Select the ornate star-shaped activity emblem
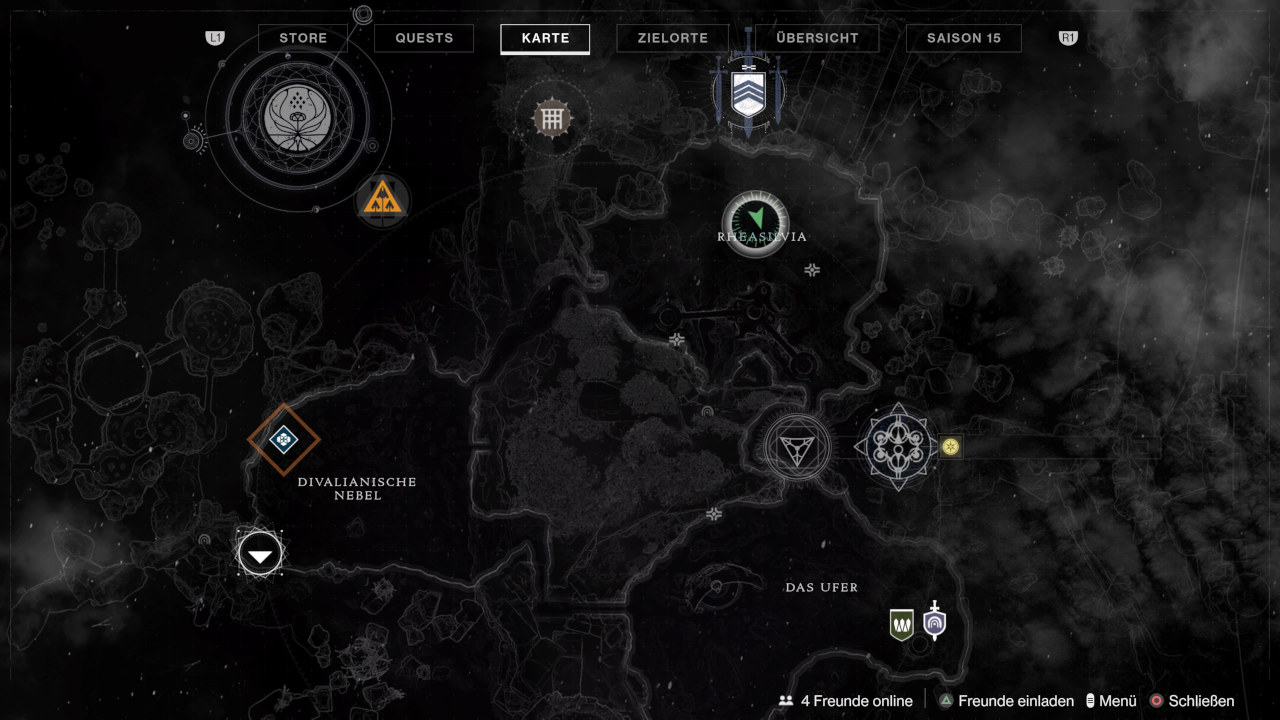Screen dimensions: 1280x720 pyautogui.click(x=897, y=447)
